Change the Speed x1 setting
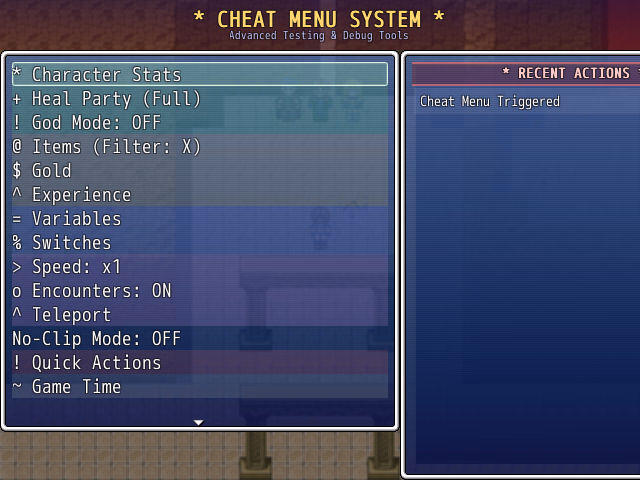 [199, 267]
